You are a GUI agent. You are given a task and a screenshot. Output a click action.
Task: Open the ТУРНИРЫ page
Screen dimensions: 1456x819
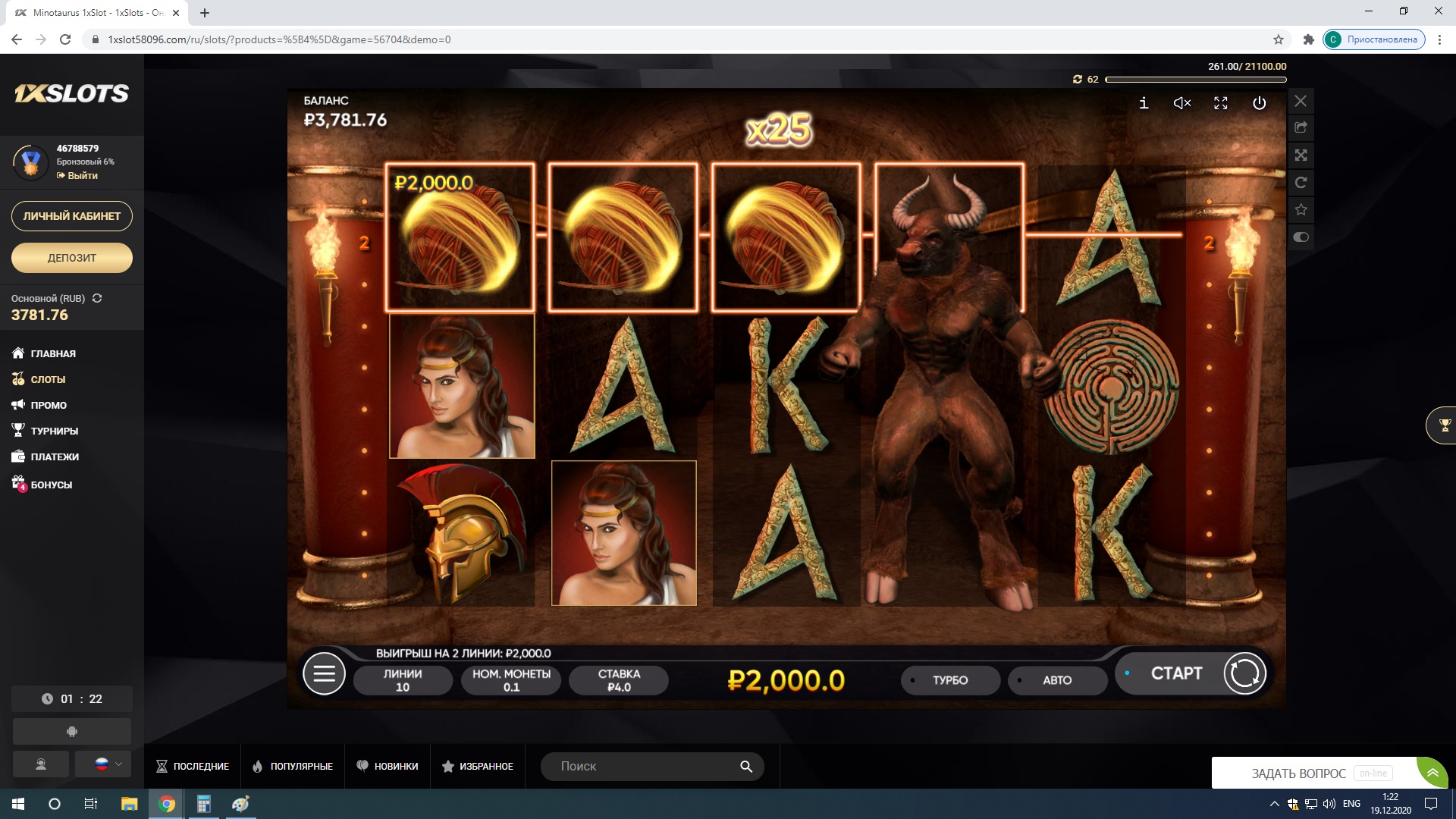[x=54, y=431]
